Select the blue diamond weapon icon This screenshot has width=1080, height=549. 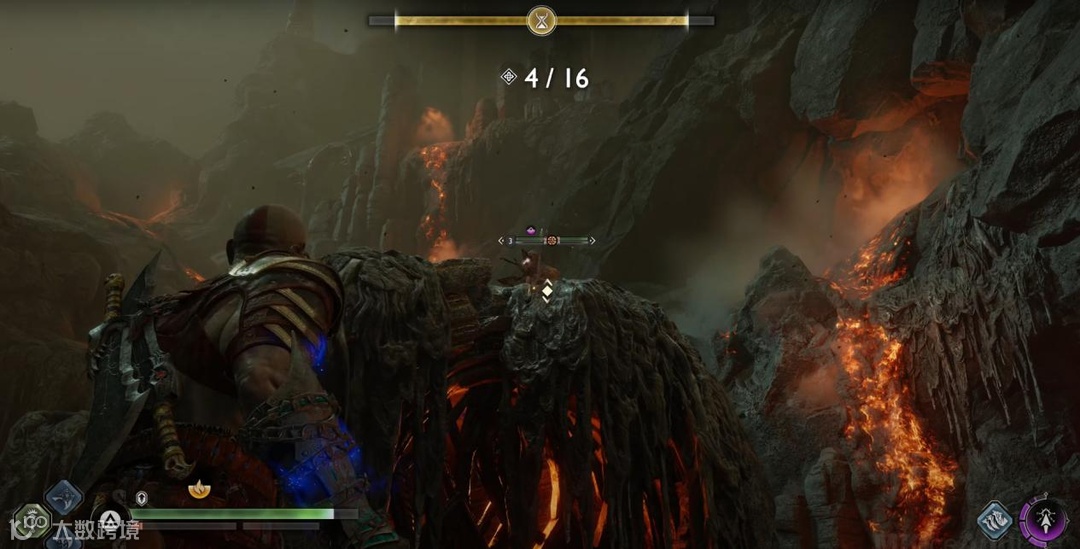coord(64,497)
